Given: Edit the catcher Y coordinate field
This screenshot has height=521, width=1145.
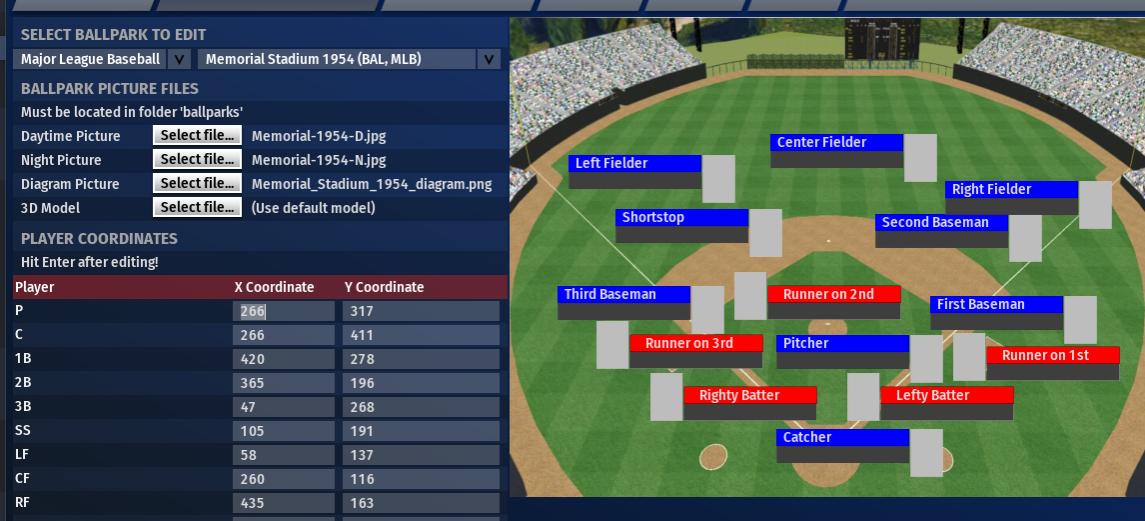Looking at the screenshot, I should click(421, 335).
